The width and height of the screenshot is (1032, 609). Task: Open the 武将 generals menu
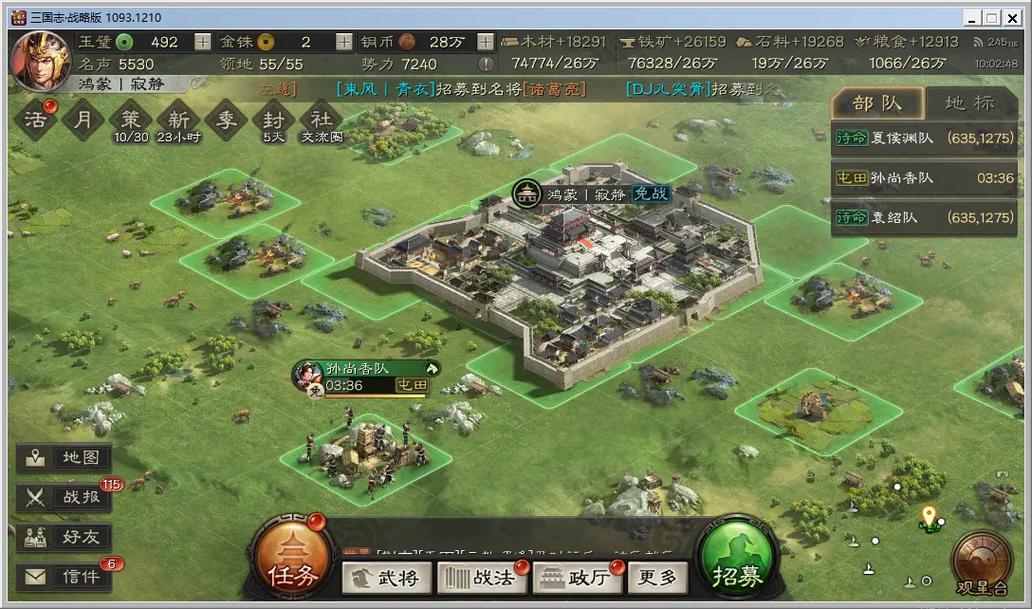coord(387,576)
